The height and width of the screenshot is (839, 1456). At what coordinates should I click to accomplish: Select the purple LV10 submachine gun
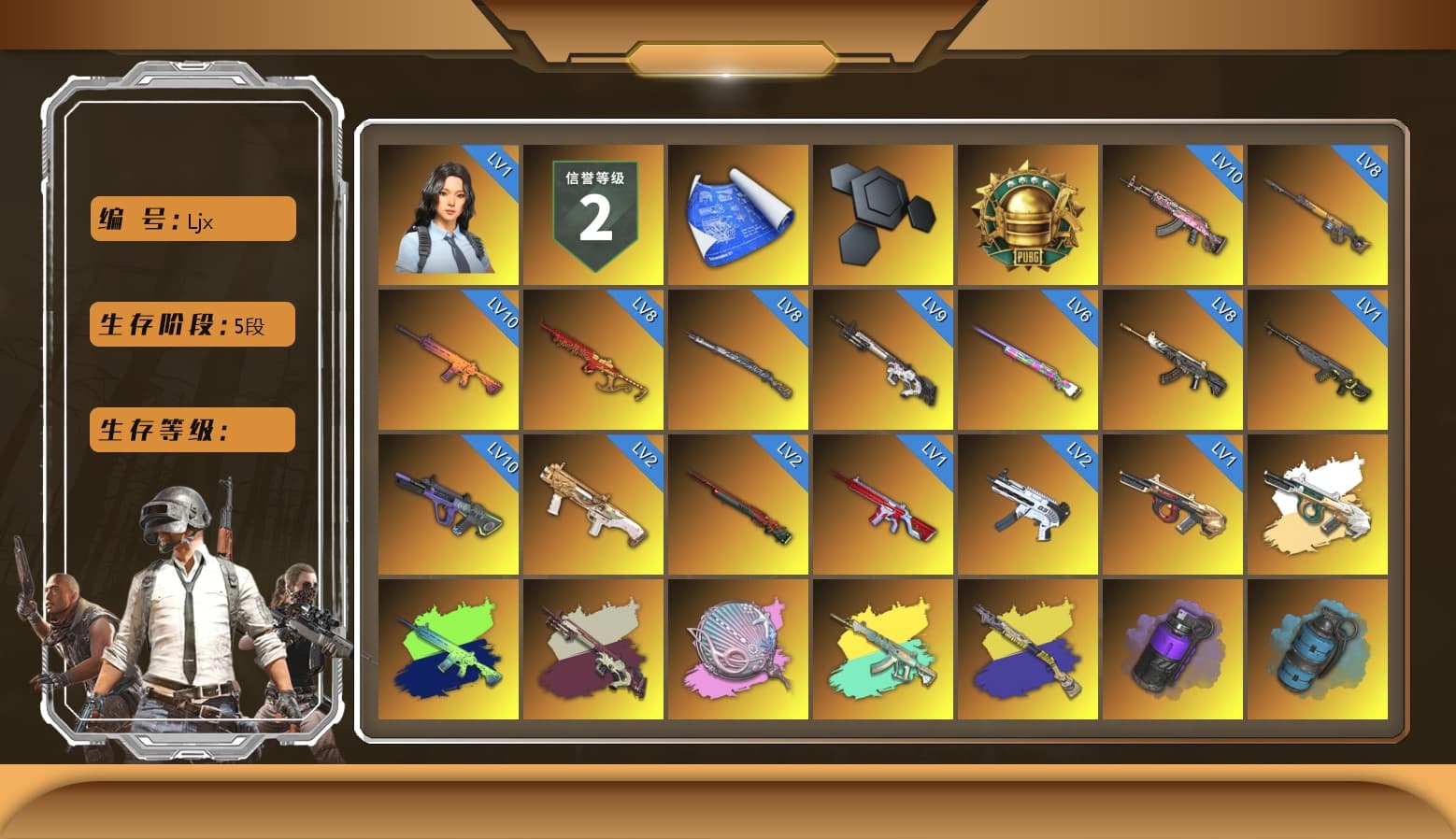449,505
